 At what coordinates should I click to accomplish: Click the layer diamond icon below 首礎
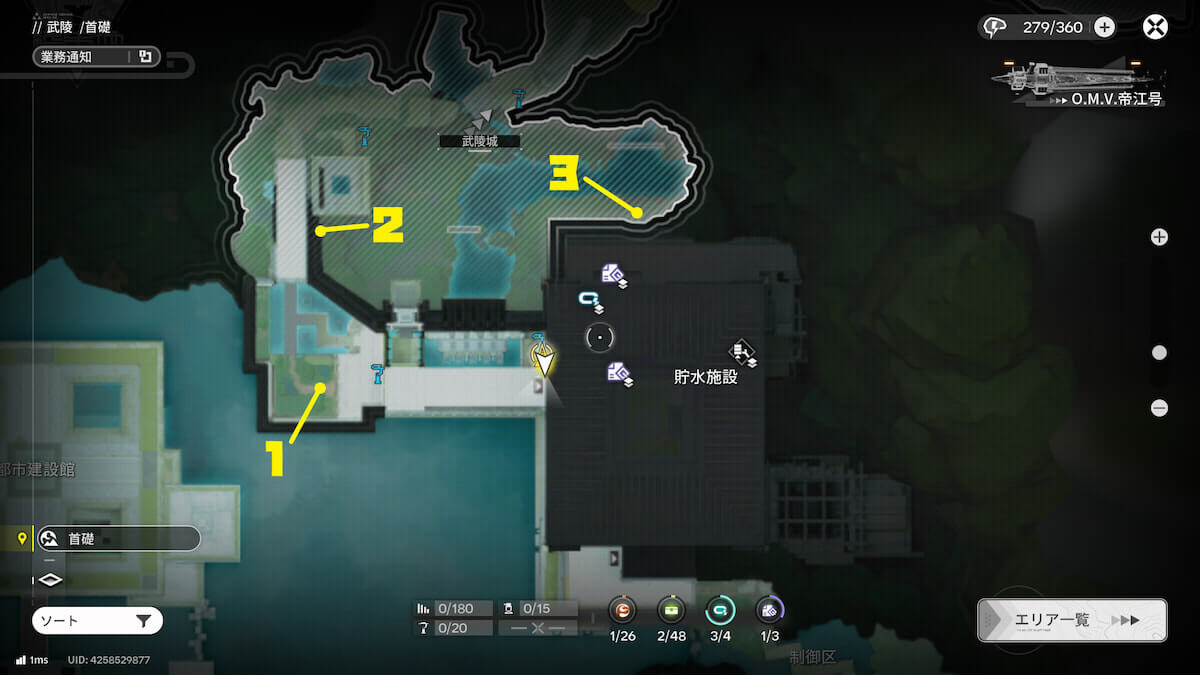click(50, 579)
